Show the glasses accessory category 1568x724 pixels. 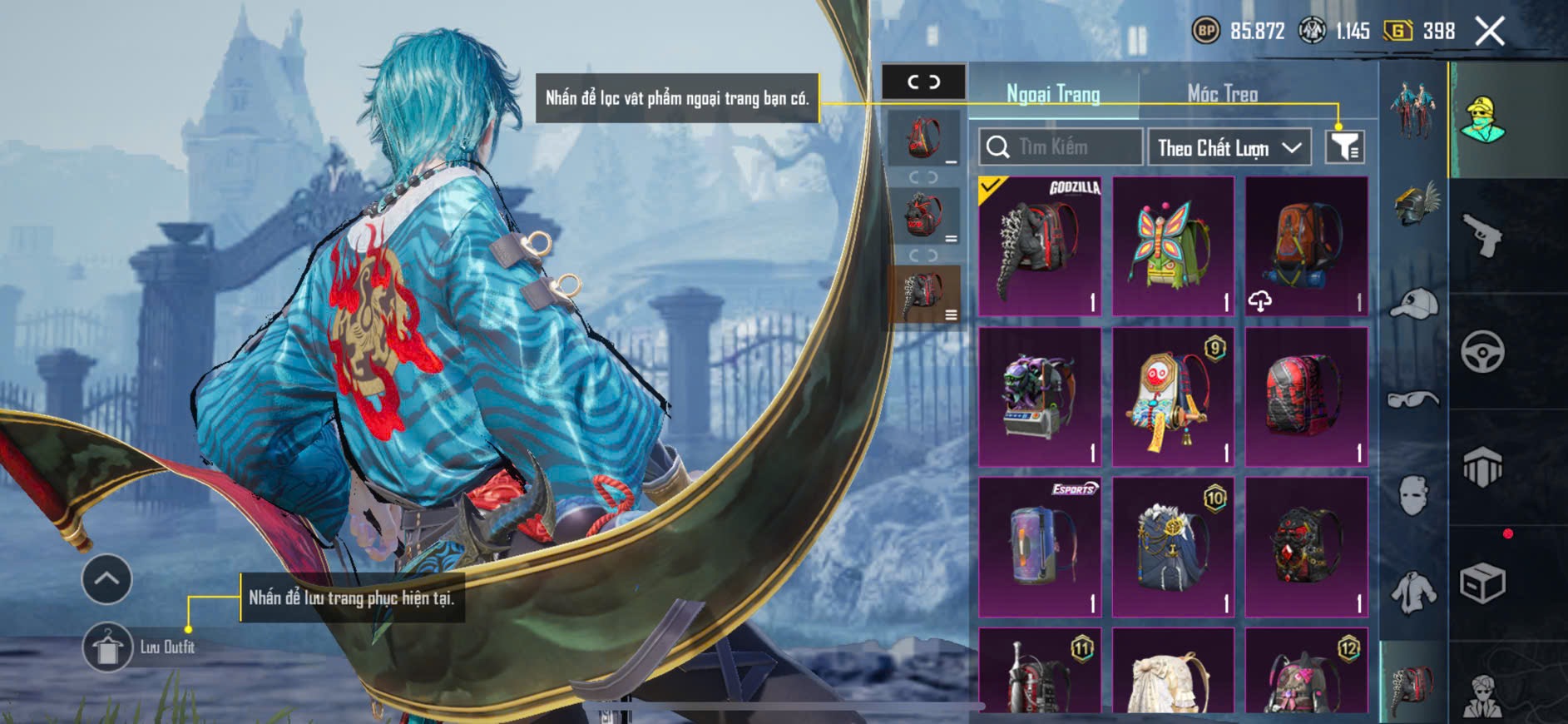(1413, 400)
